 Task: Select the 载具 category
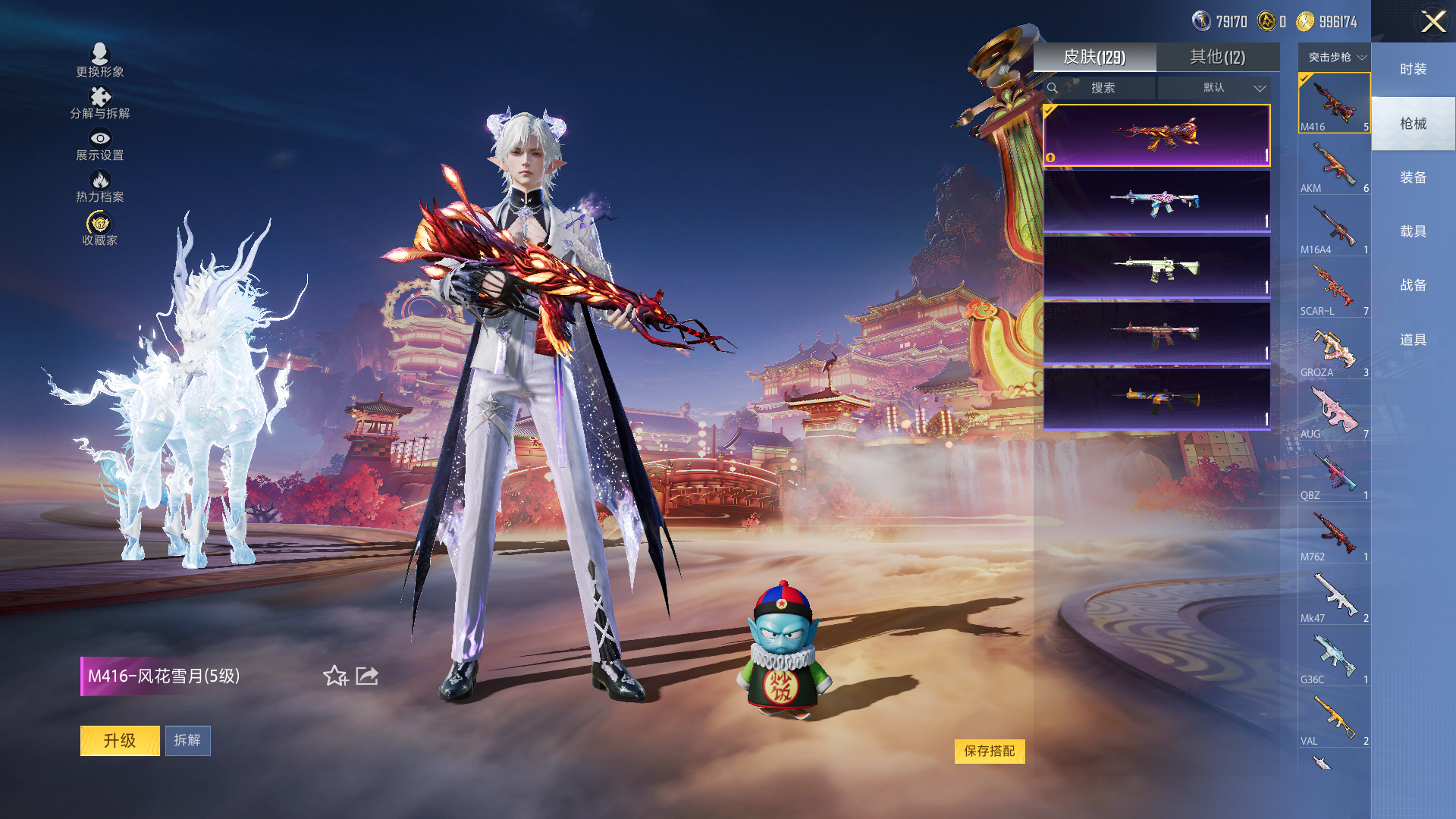click(1413, 231)
